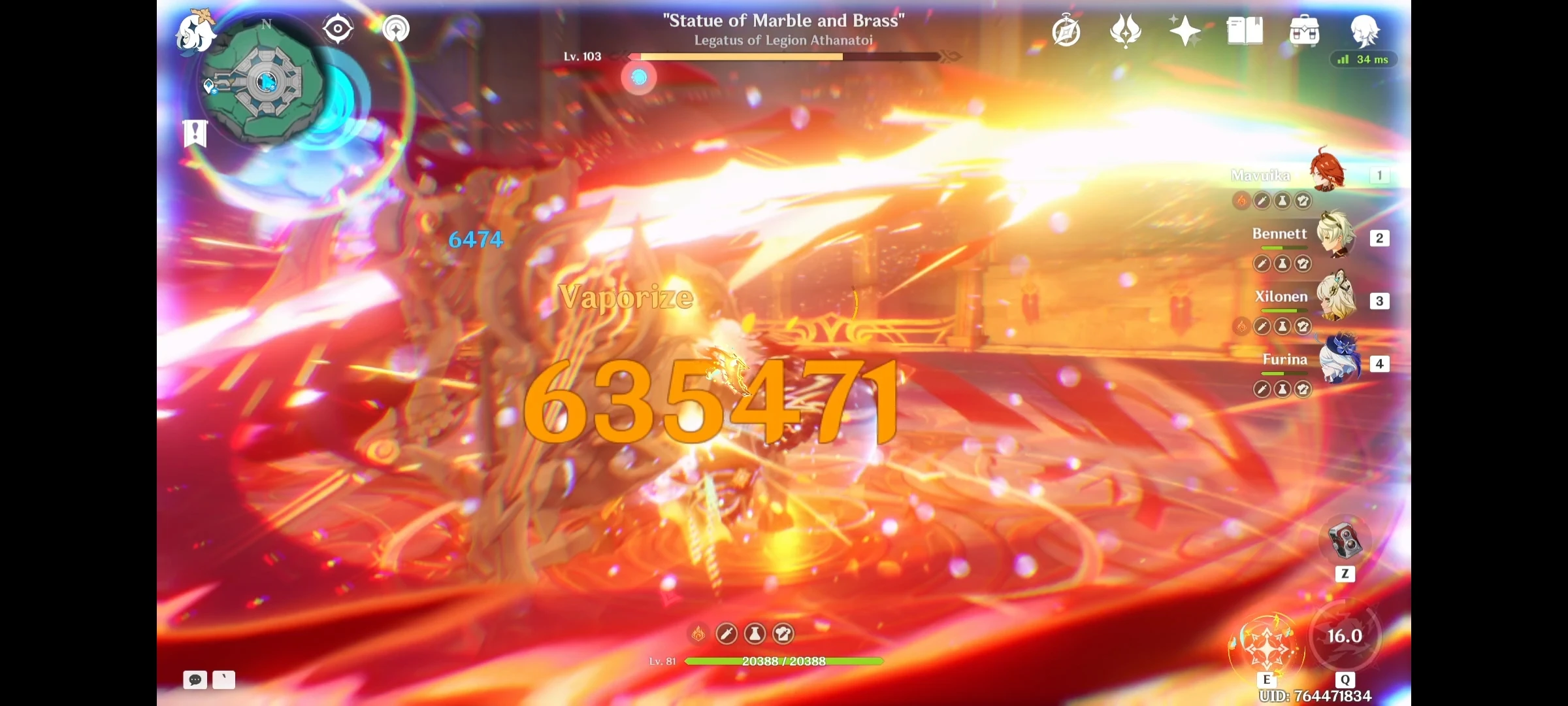Open the Battle Pass wings icon
The image size is (1568, 706).
tap(1126, 29)
